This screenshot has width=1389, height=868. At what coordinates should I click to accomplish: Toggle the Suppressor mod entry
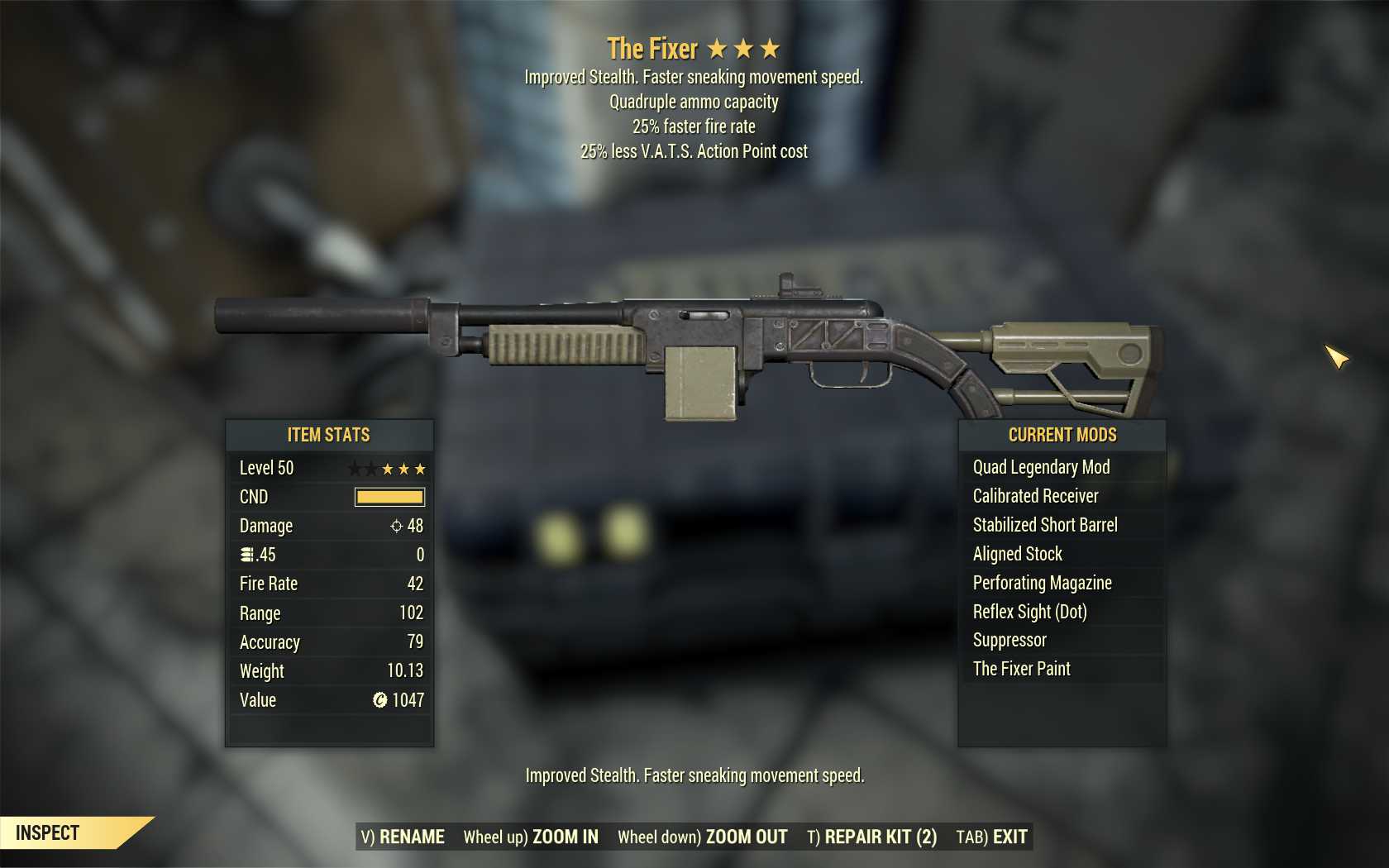click(1009, 640)
